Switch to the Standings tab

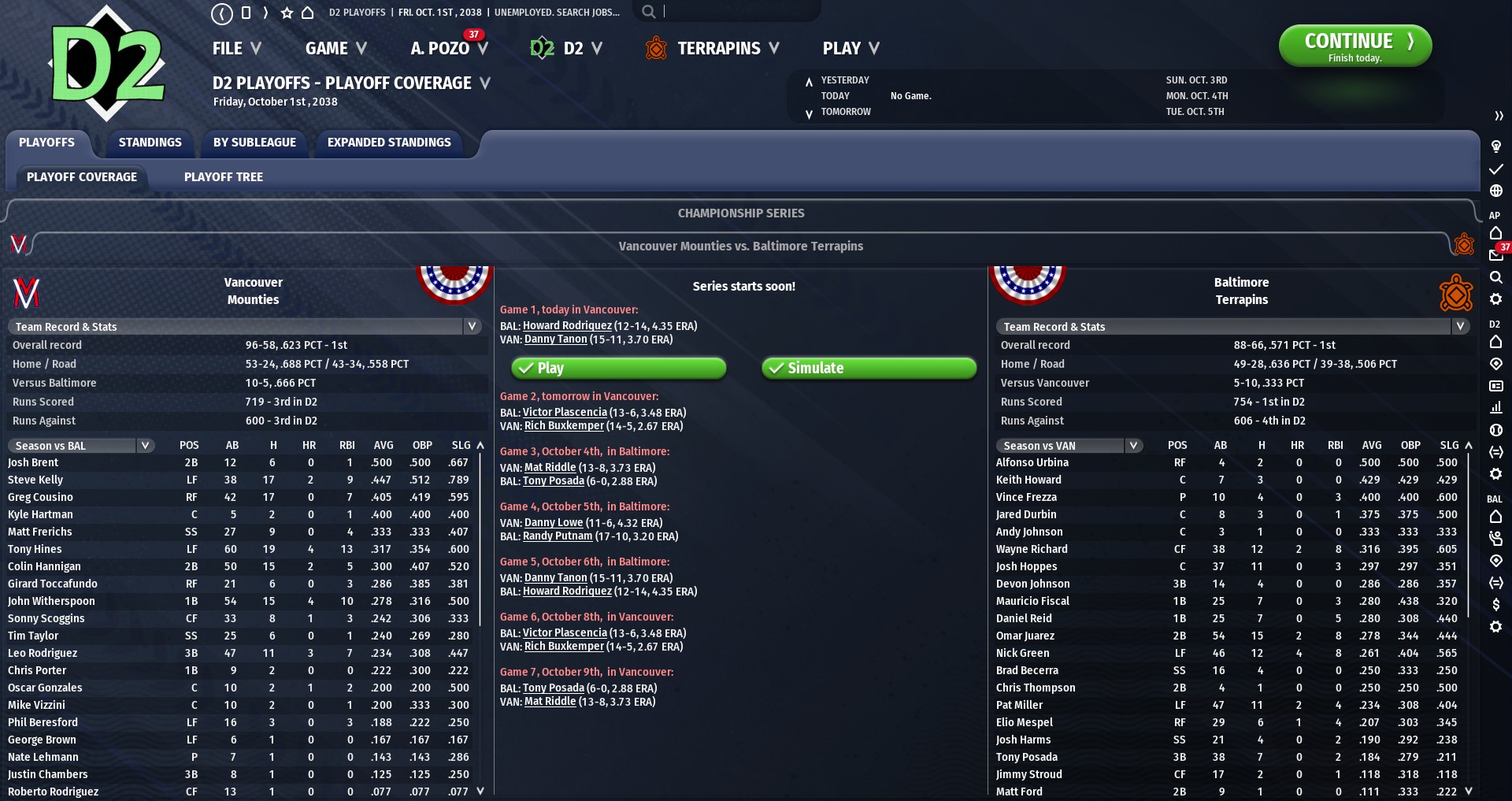pyautogui.click(x=150, y=143)
